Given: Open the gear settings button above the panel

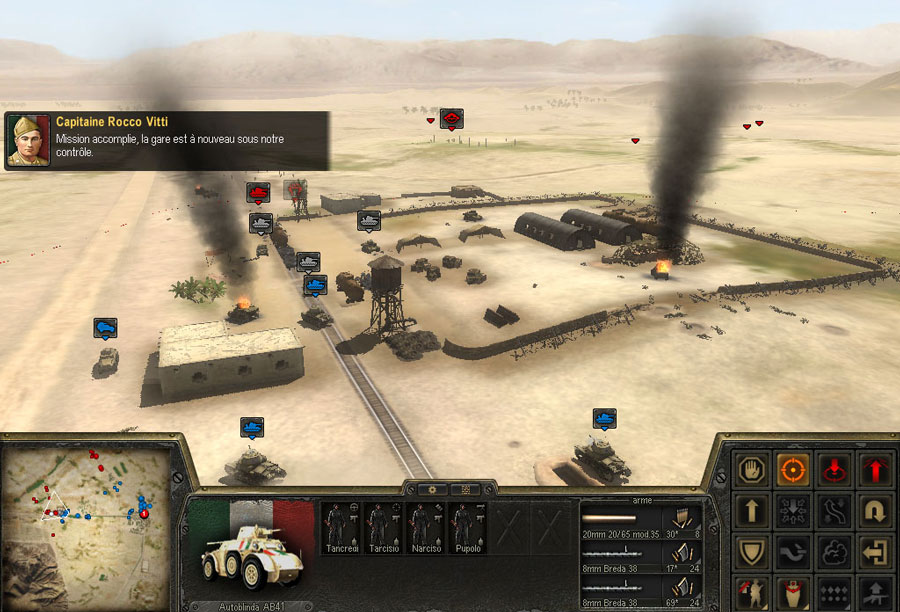Looking at the screenshot, I should (x=432, y=490).
